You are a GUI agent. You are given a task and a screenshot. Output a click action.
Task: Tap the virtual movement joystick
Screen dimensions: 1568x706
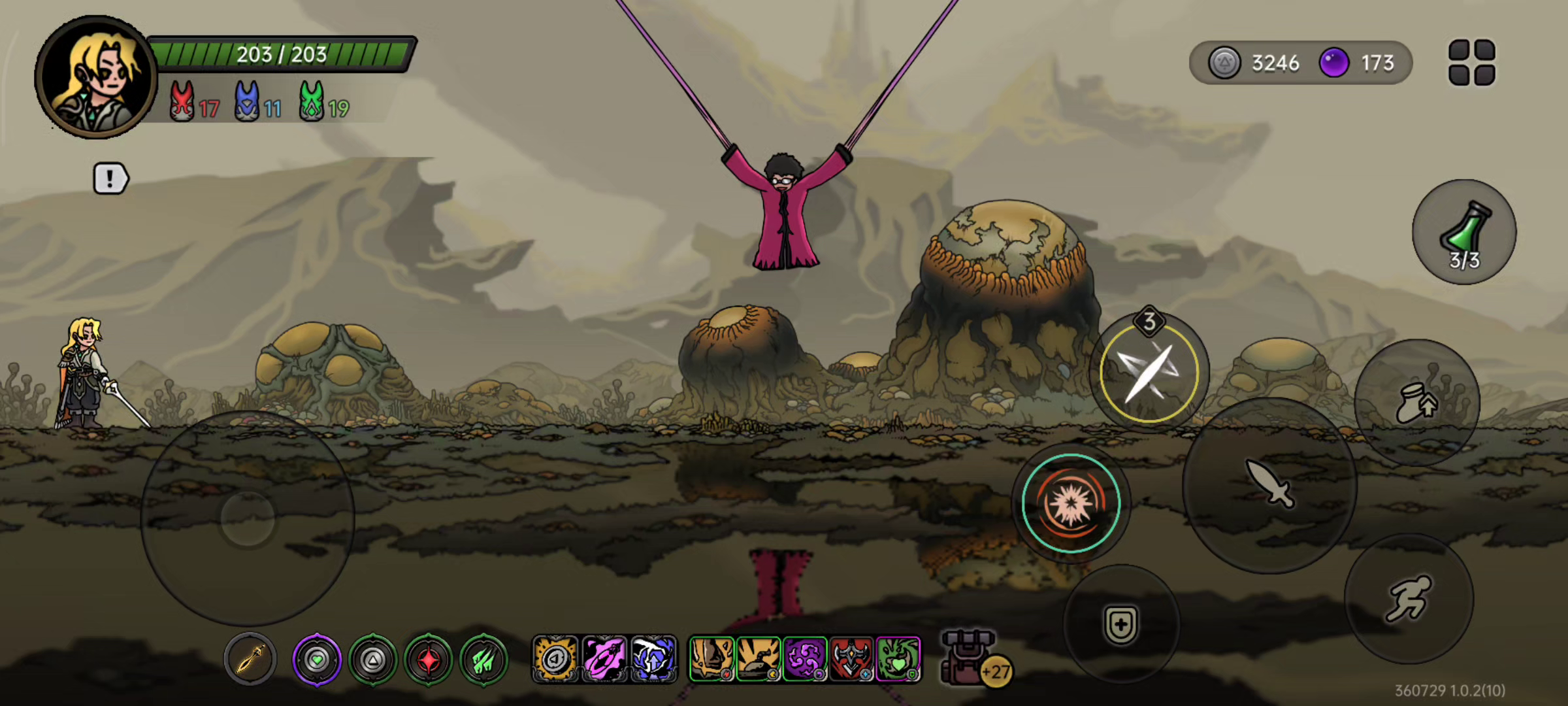coord(248,518)
